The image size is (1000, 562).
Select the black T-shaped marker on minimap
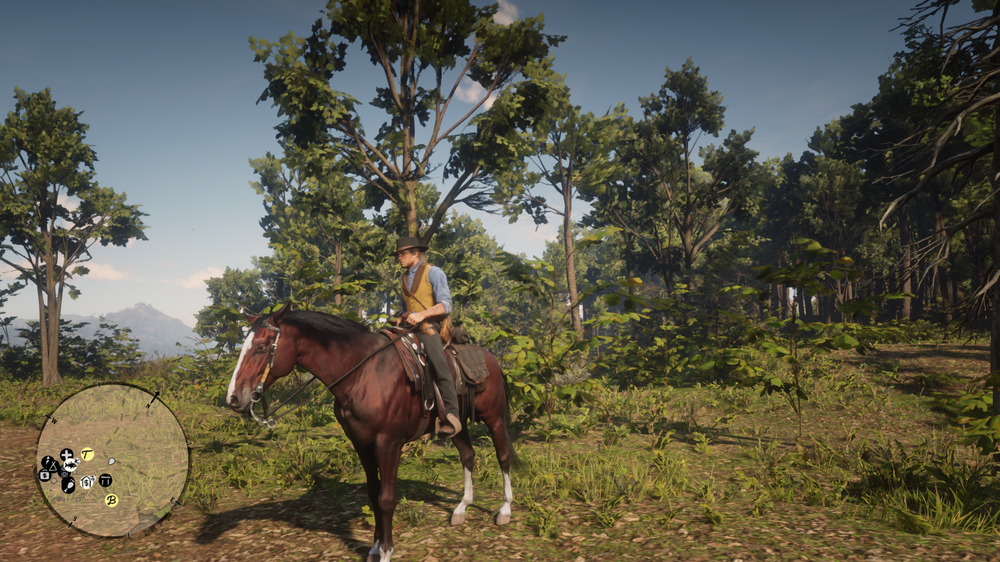click(105, 480)
